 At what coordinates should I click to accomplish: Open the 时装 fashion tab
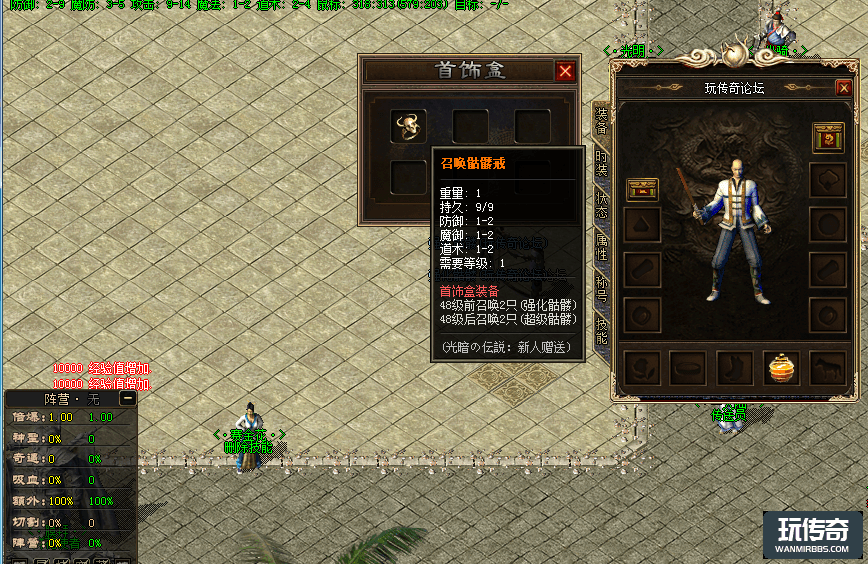601,162
